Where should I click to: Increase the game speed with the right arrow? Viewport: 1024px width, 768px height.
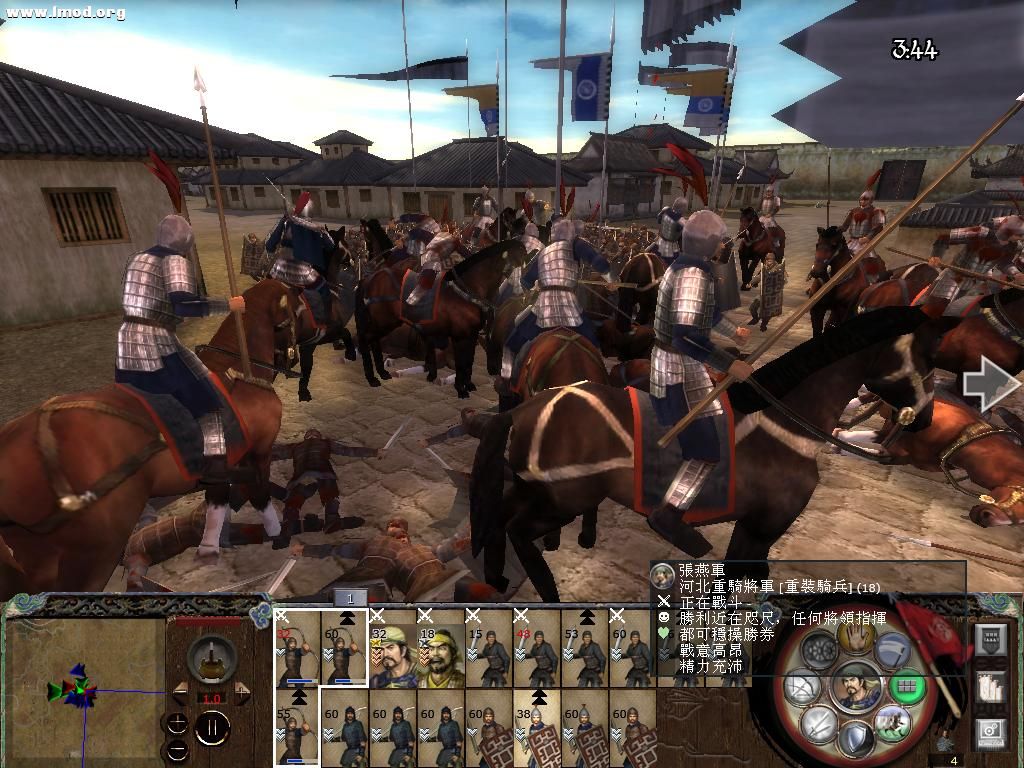coord(241,693)
